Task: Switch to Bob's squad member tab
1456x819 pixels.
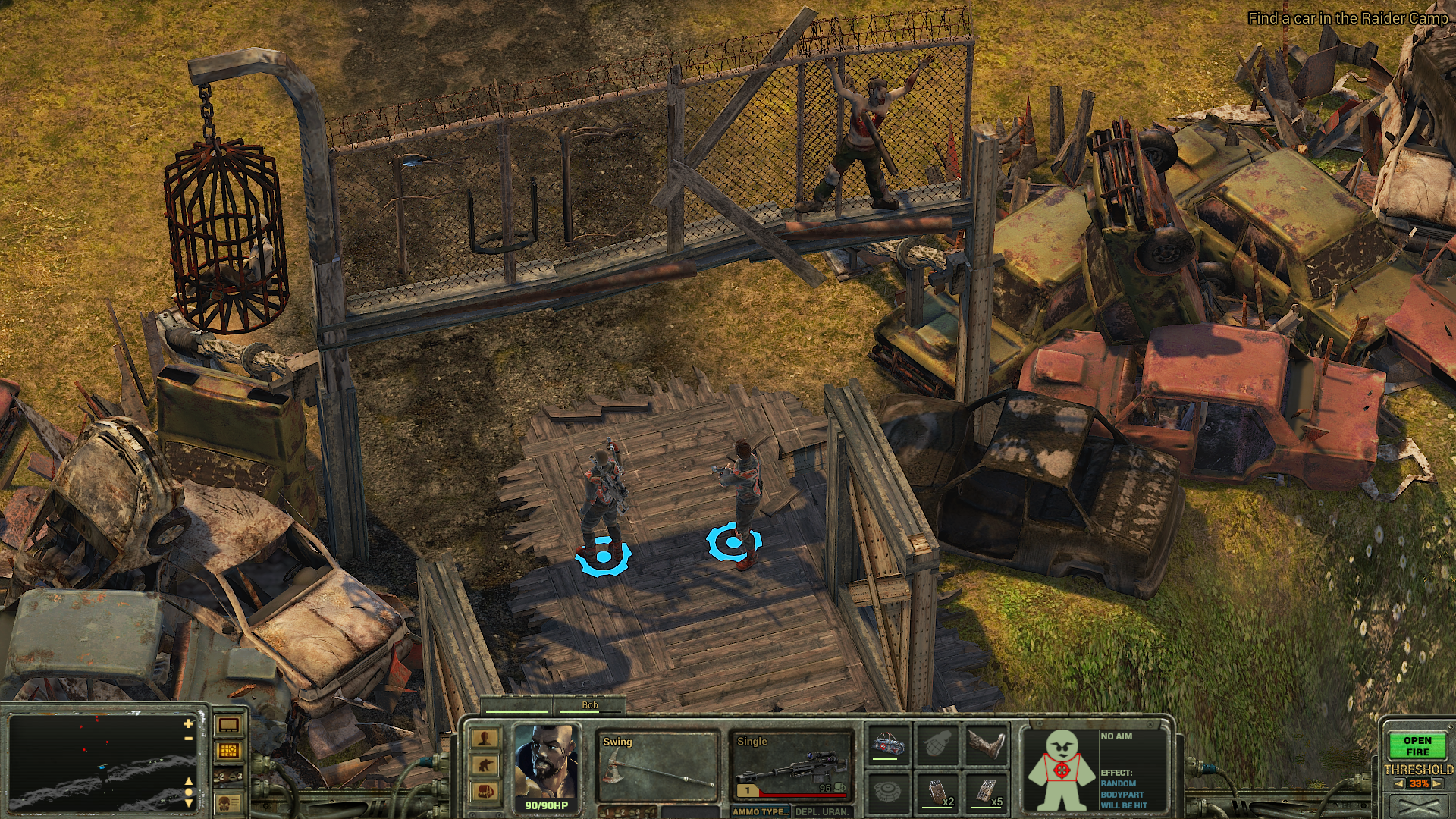Action: [589, 706]
